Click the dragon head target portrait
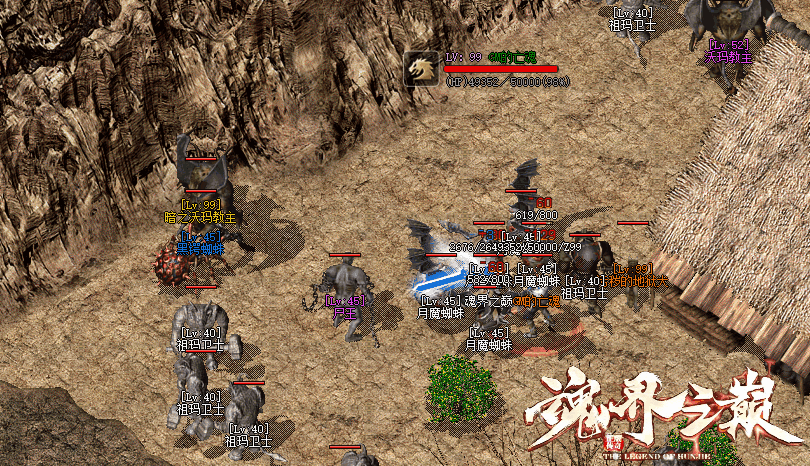 (421, 68)
